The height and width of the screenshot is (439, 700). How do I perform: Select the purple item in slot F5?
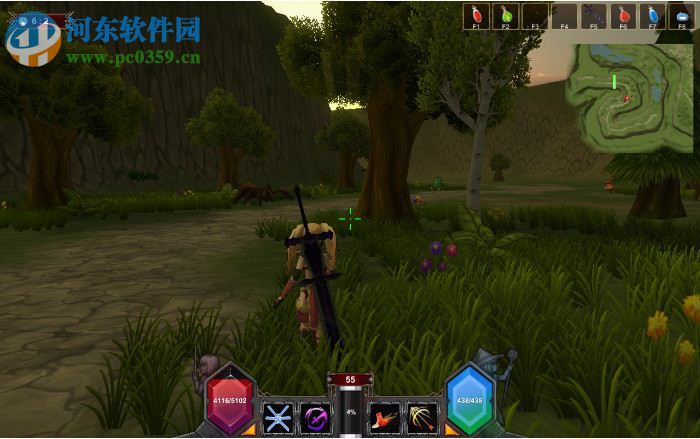pos(594,16)
